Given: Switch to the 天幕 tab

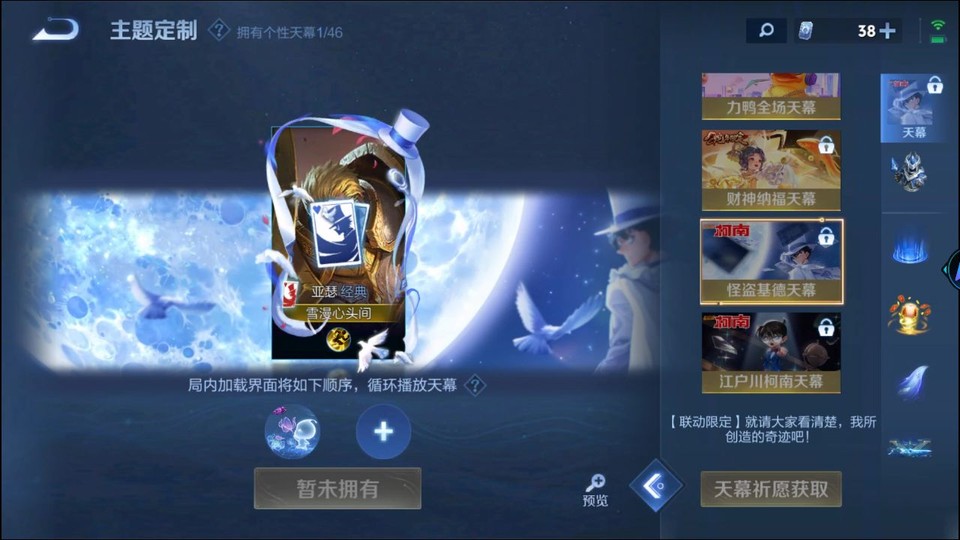Looking at the screenshot, I should (x=913, y=107).
